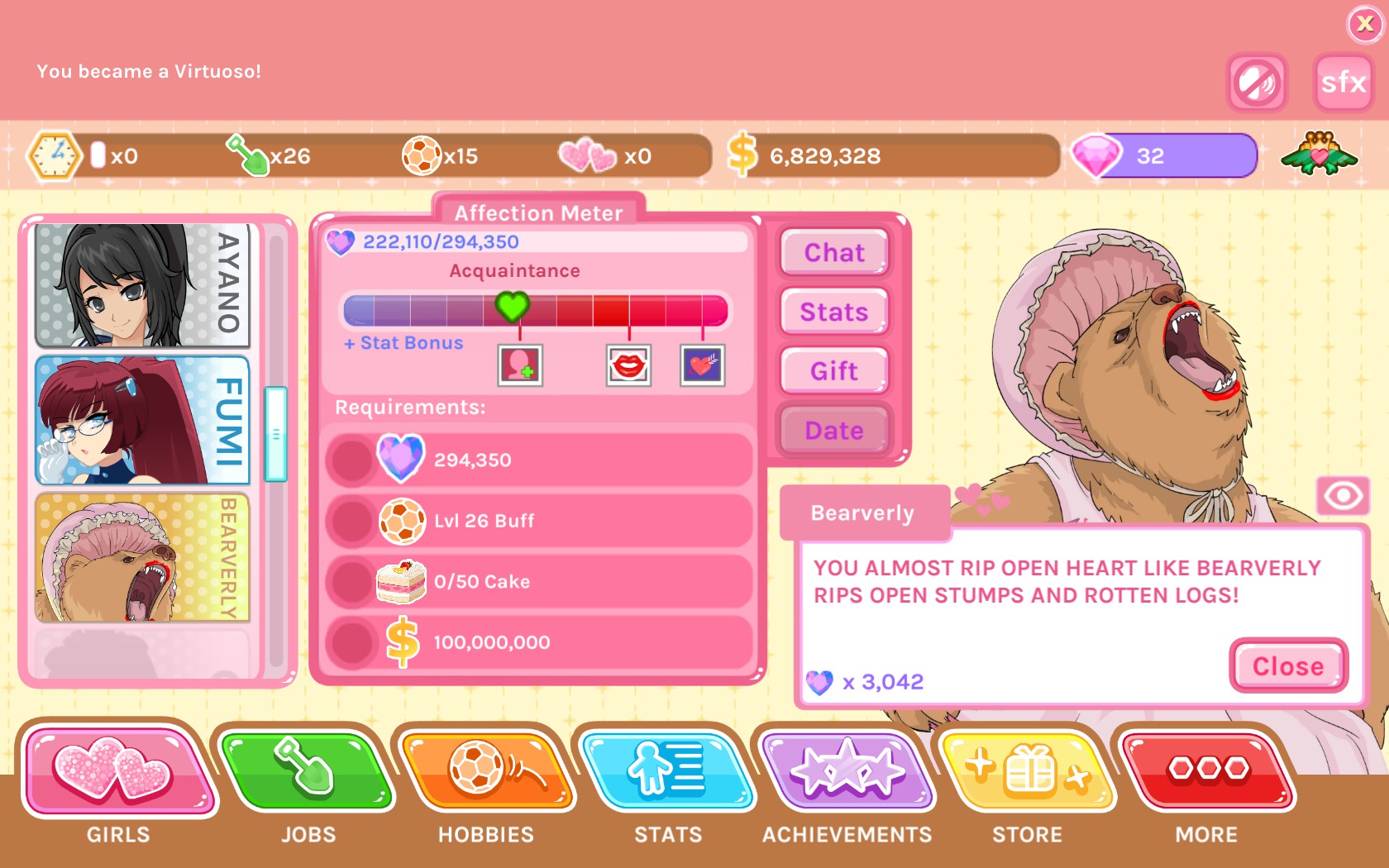Expand the Stat Bonus details
1389x868 pixels.
(403, 342)
